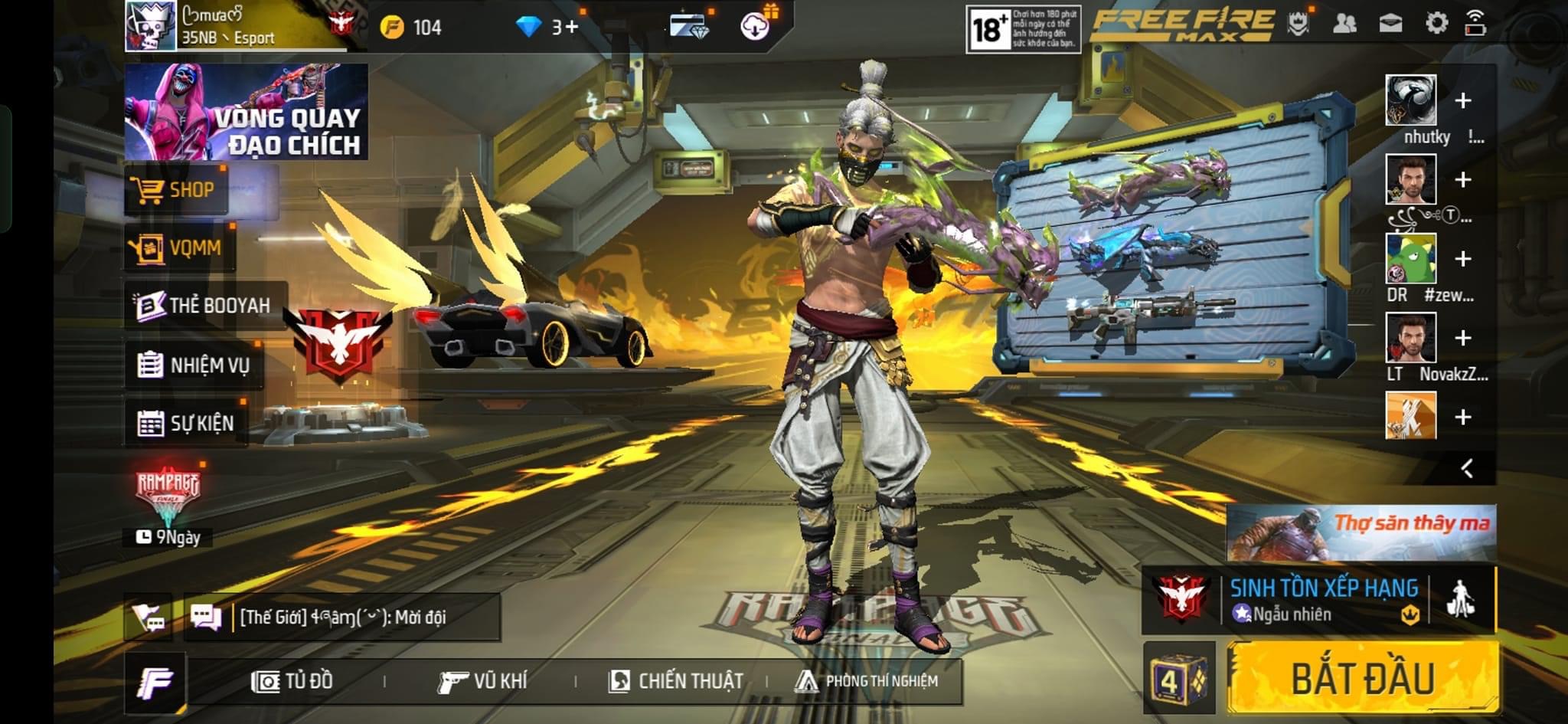Open the VQMM lucky spin menu

(179, 247)
